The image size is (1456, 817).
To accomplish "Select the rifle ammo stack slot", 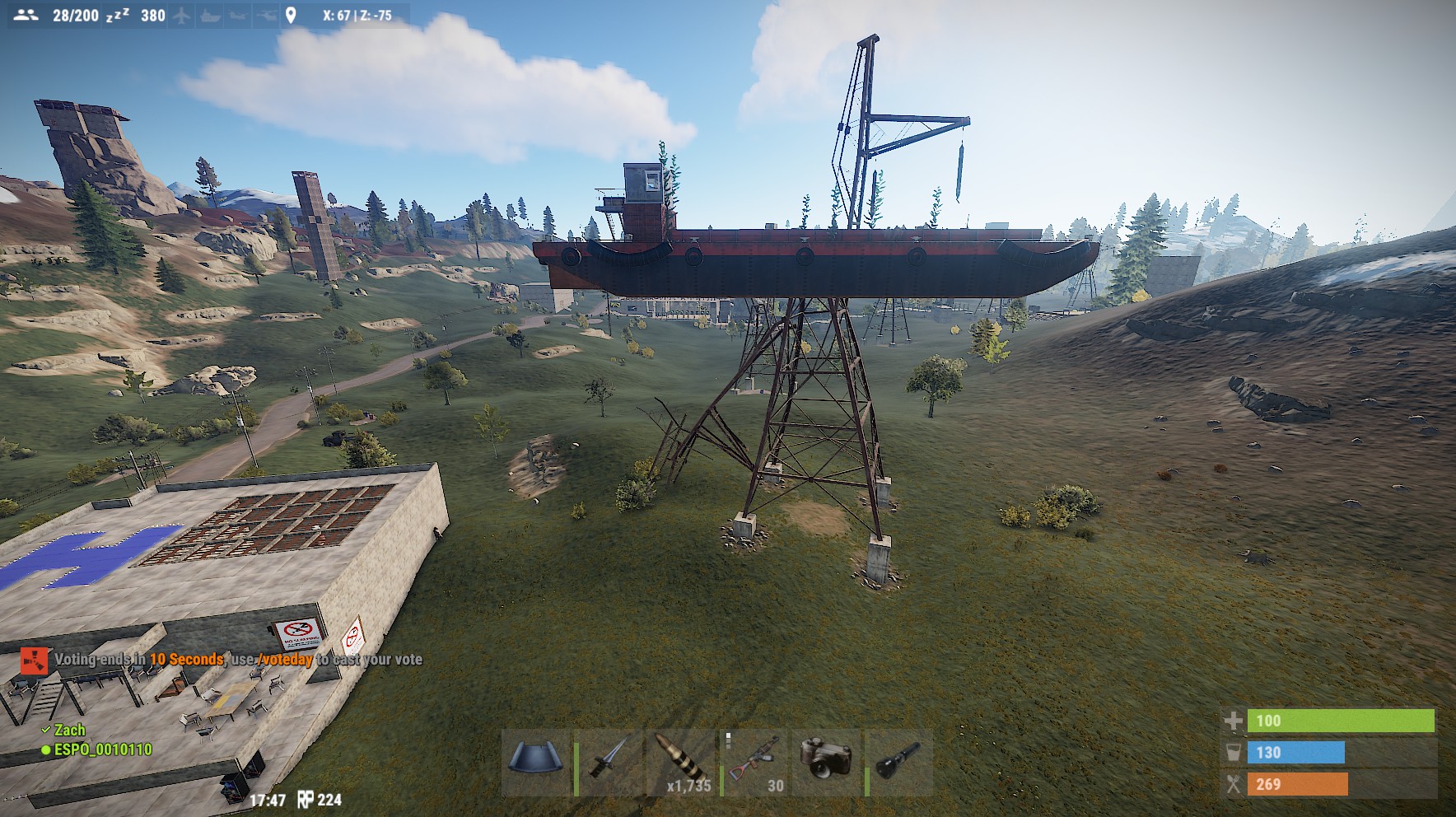I will 681,761.
